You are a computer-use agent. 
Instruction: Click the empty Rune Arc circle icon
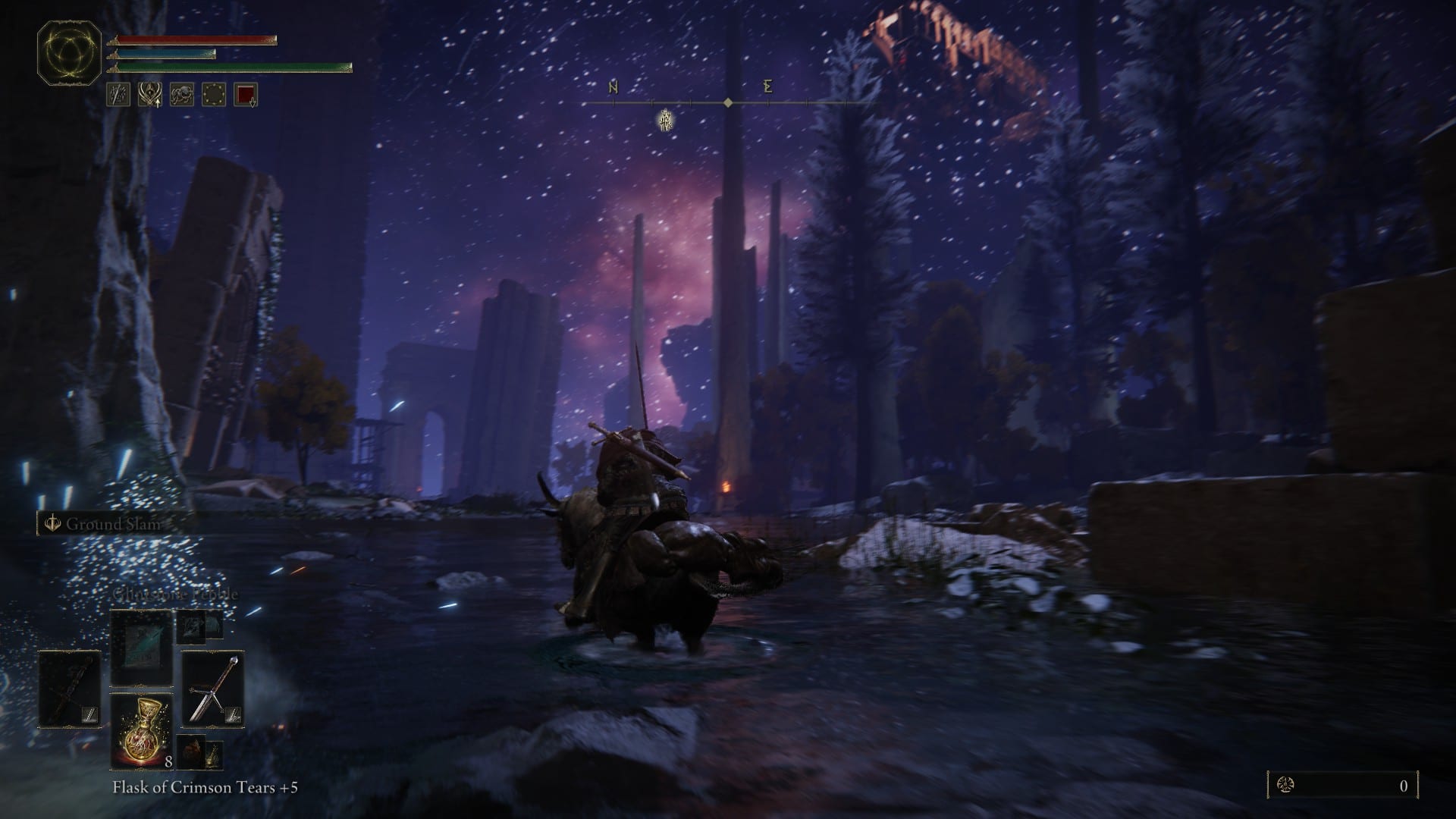click(214, 94)
